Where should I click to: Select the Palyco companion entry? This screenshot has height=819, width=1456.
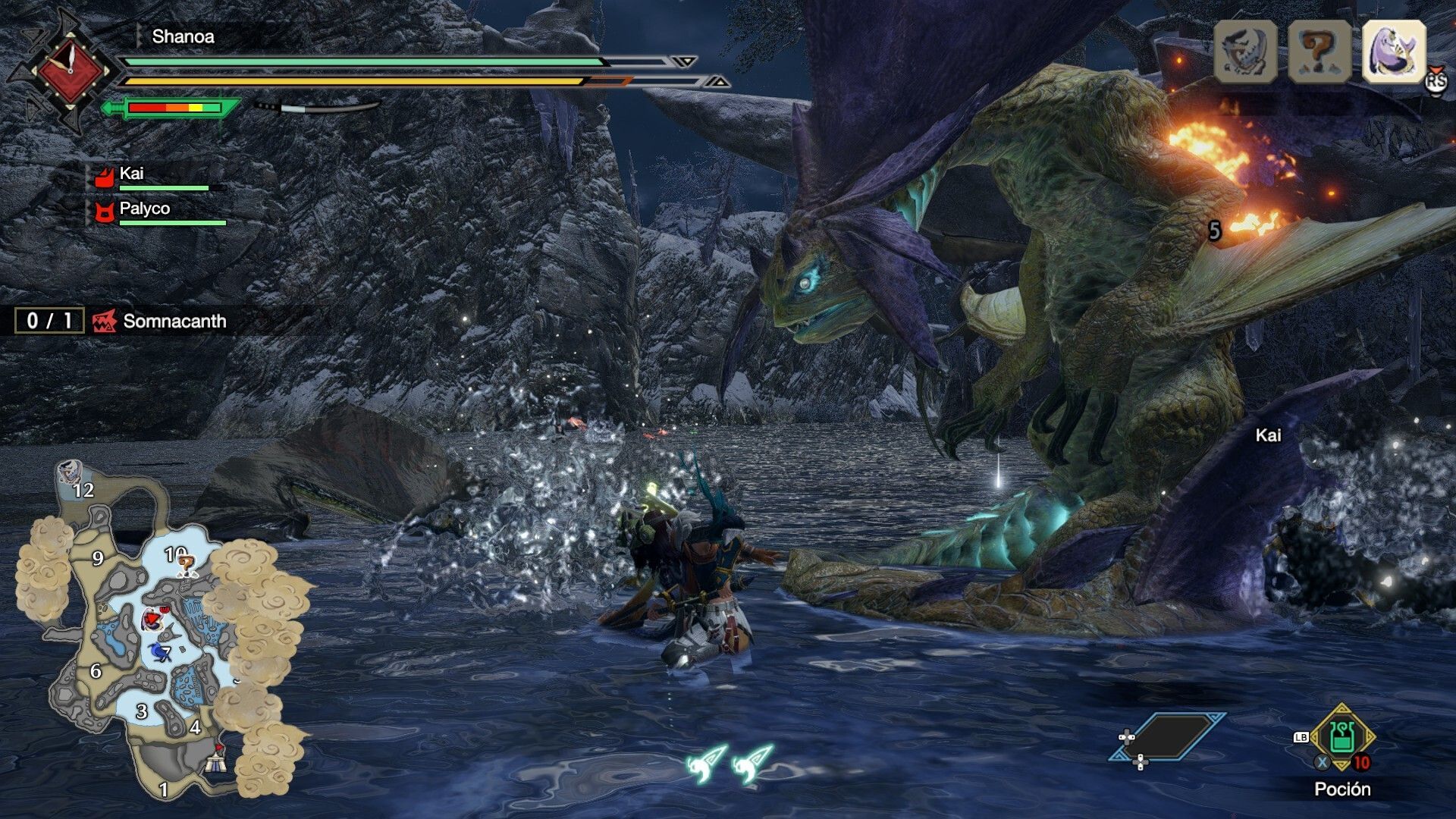pos(144,209)
